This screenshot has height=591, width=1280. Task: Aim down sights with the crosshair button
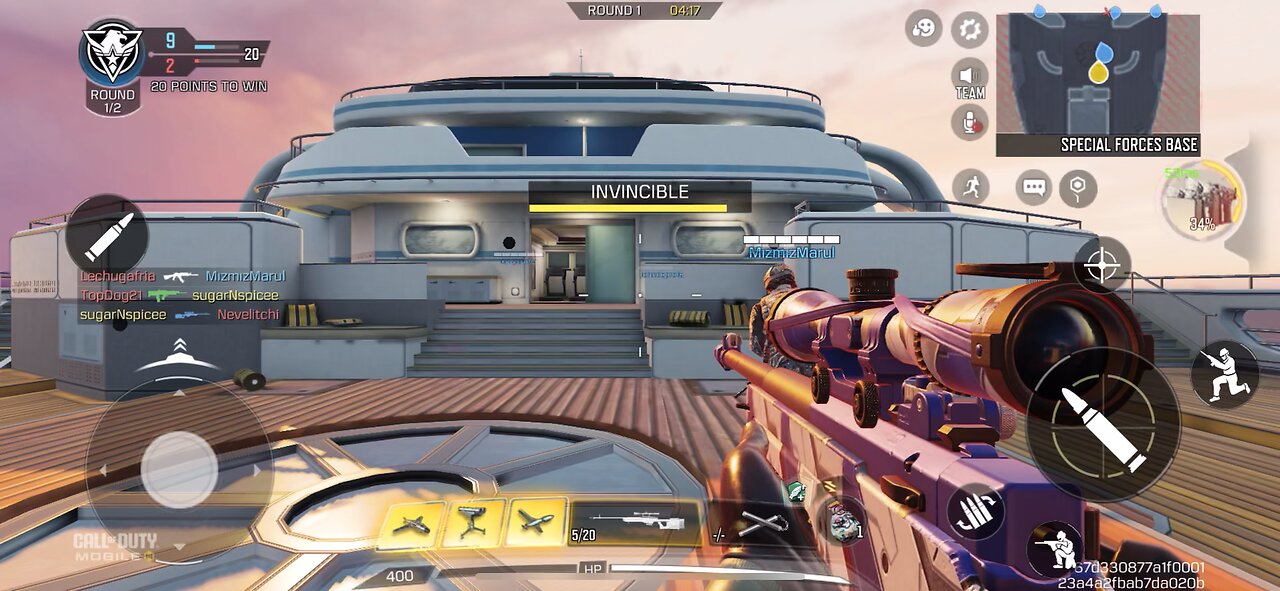point(1102,266)
